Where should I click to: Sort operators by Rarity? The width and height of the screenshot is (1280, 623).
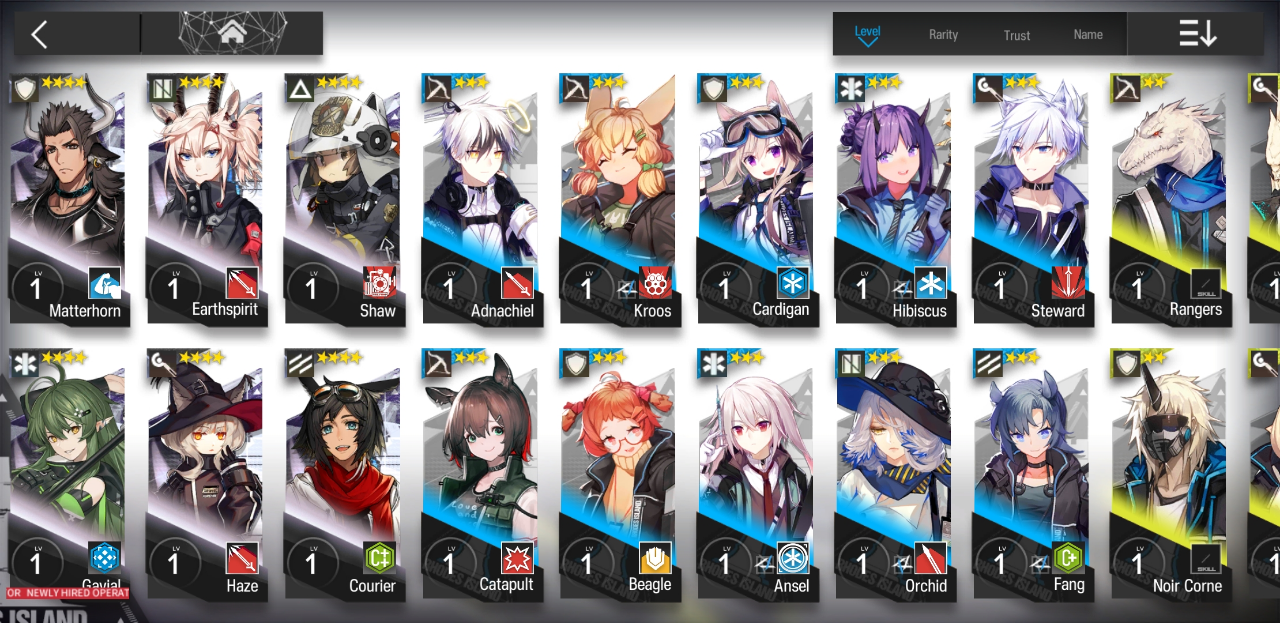[x=943, y=34]
